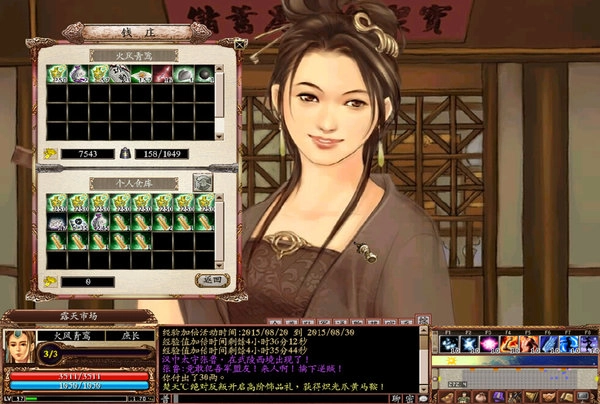Screen dimensions: 600x404
Task: Activate the F4 flame slash skill
Action: [509, 343]
